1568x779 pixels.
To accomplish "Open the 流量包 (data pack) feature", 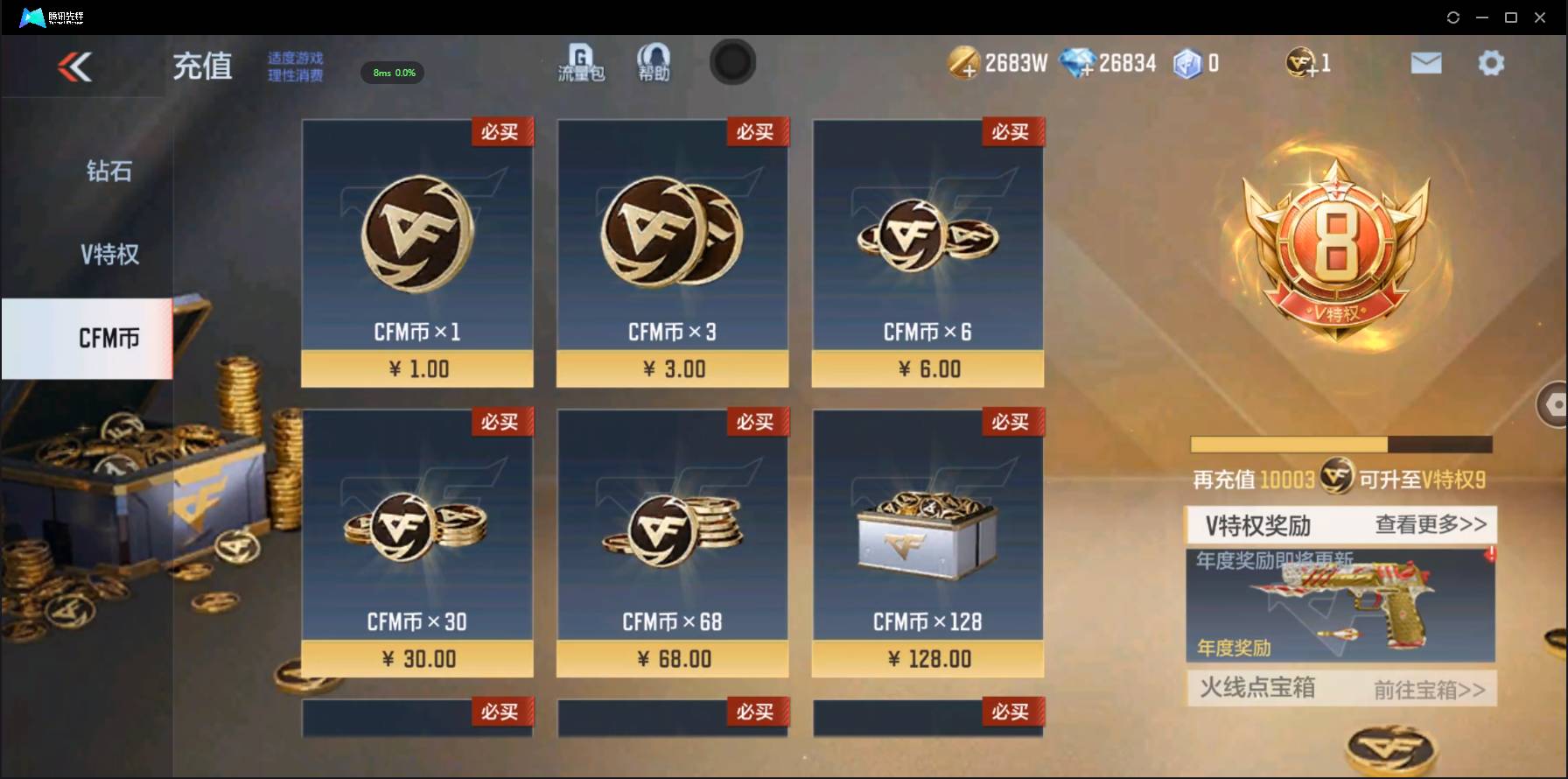I will click(578, 63).
